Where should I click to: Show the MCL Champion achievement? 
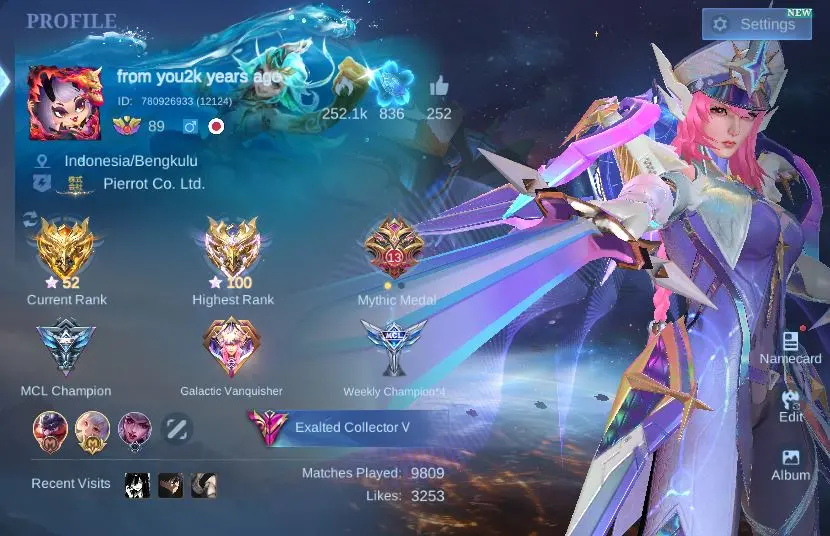[65, 347]
